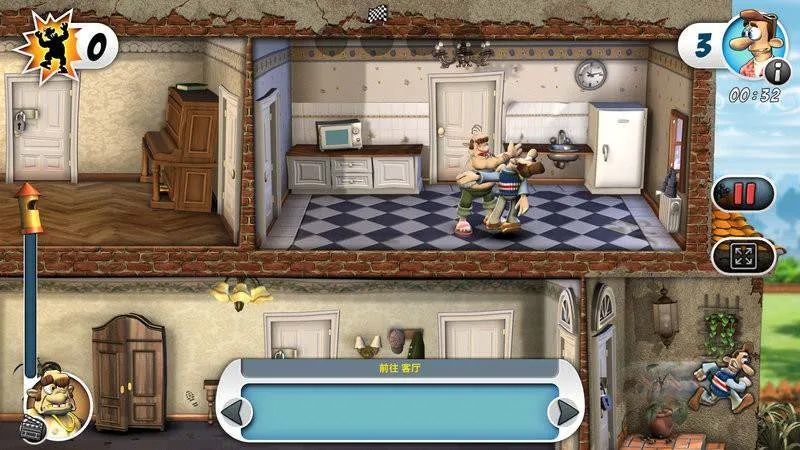The width and height of the screenshot is (800, 450).
Task: Show the next inventory items with right arrow
Action: pyautogui.click(x=567, y=411)
